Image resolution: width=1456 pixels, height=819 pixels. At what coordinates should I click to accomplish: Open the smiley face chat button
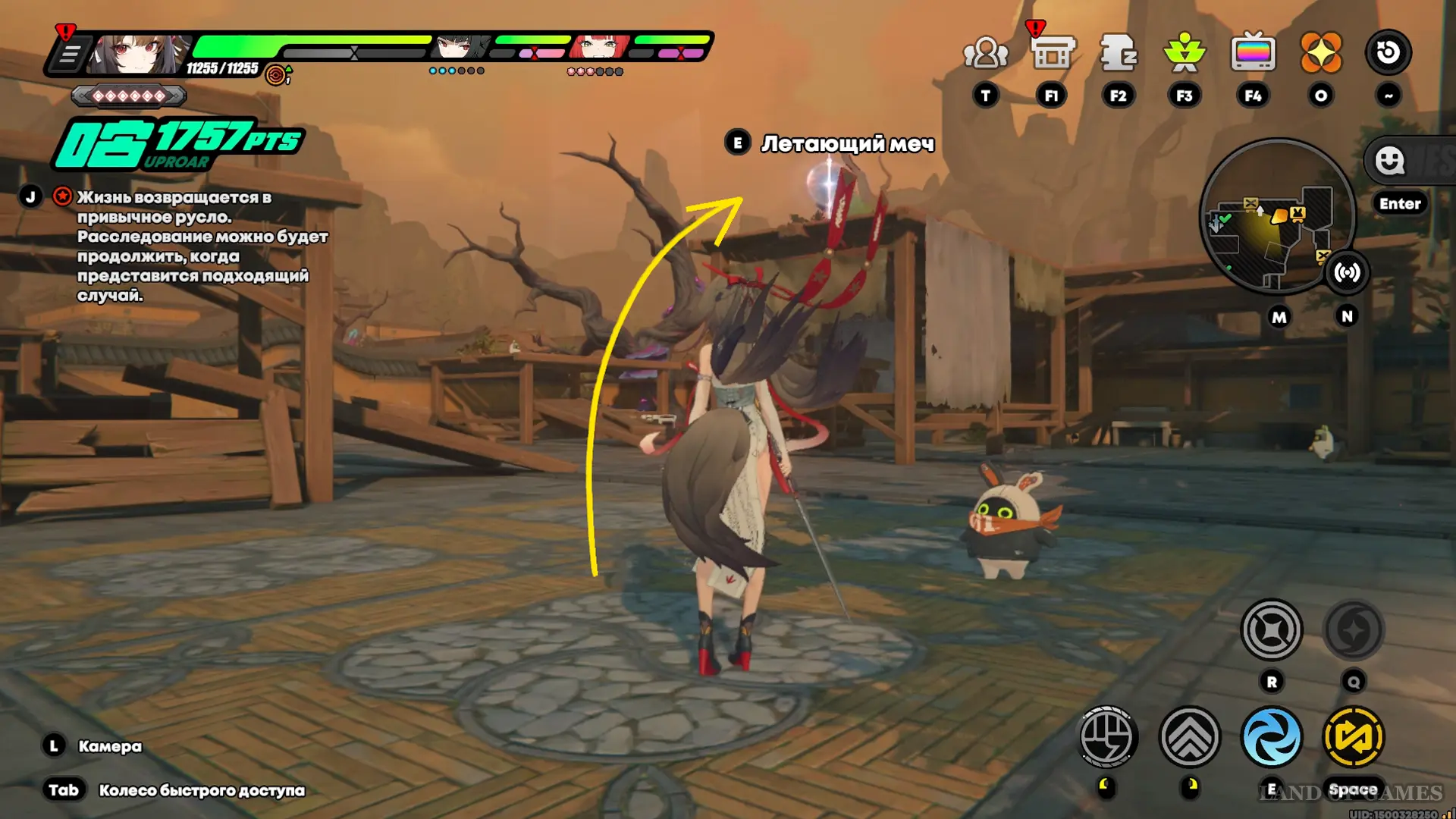click(x=1390, y=161)
